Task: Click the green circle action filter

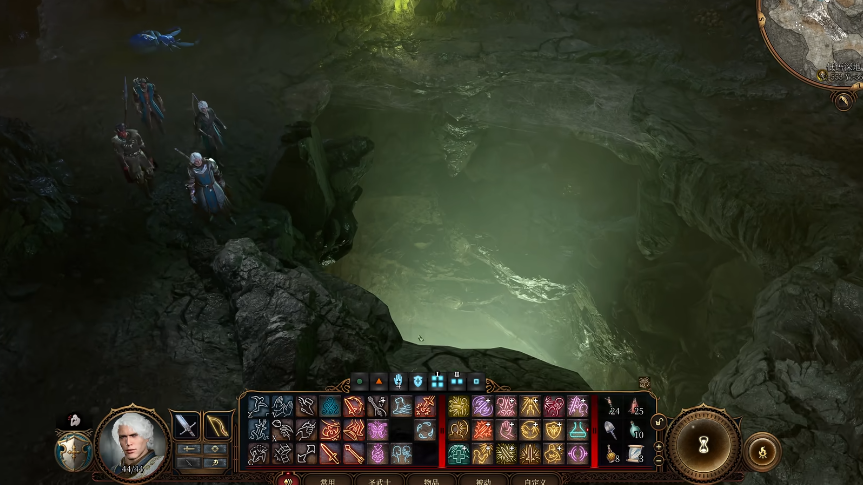Action: tap(360, 381)
